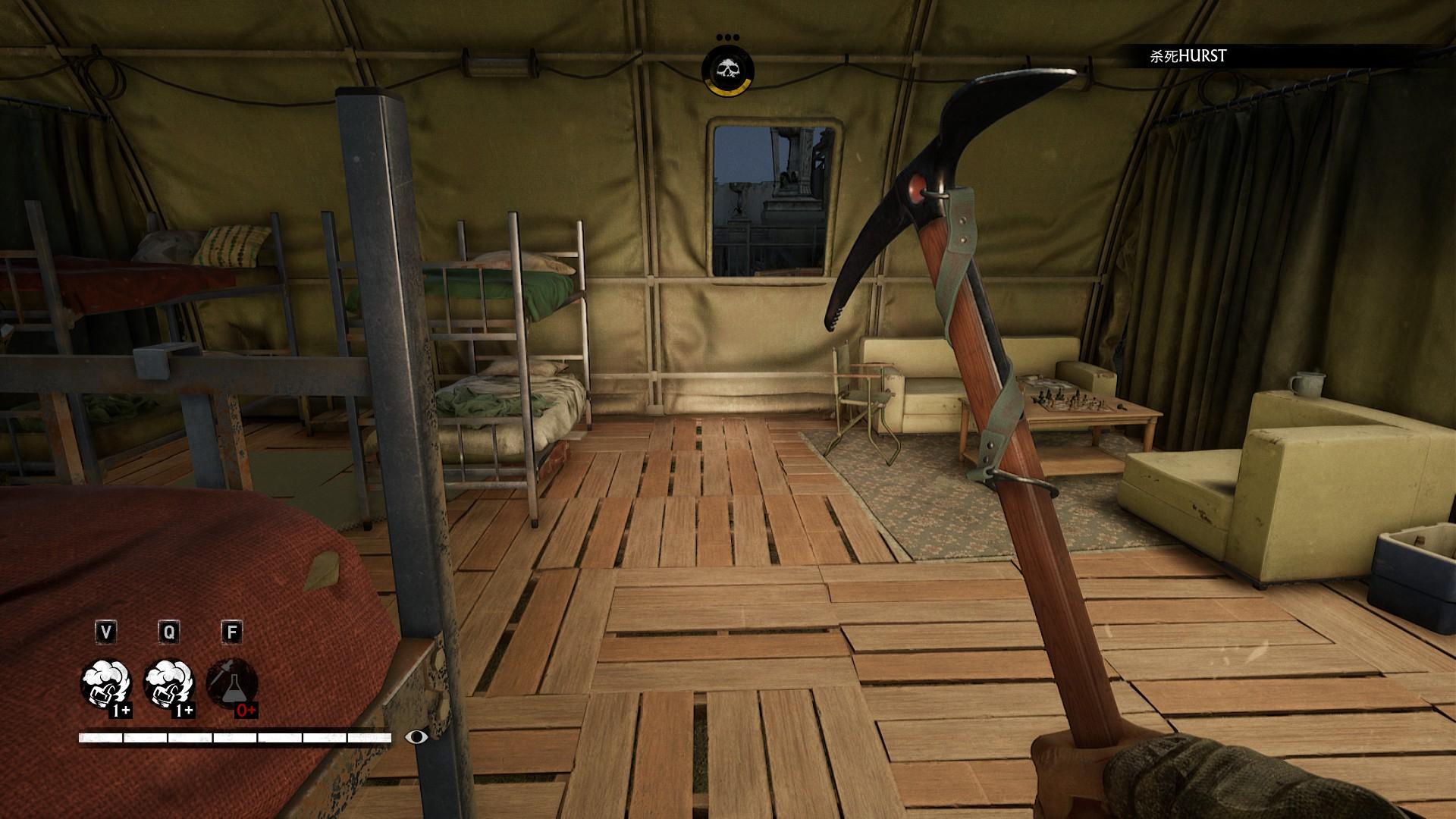
Task: Click the skull emblem at top center
Action: click(x=727, y=70)
